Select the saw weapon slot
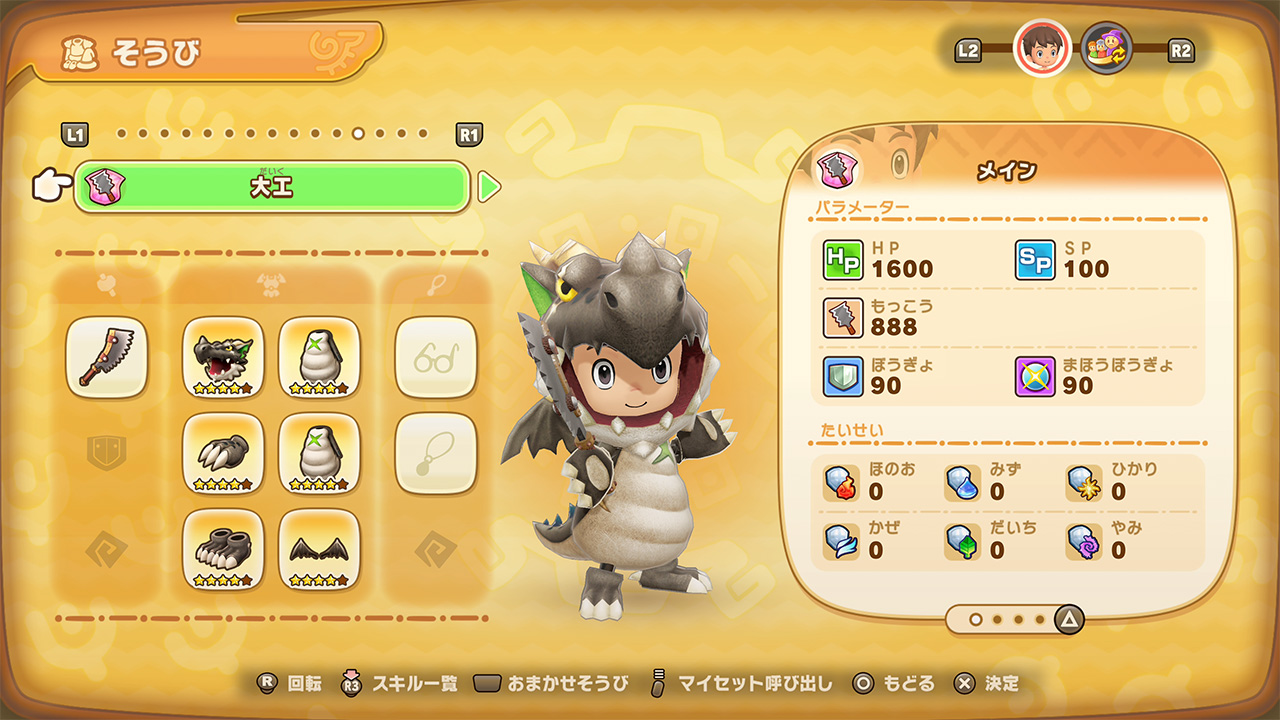This screenshot has width=1280, height=720. pyautogui.click(x=106, y=357)
